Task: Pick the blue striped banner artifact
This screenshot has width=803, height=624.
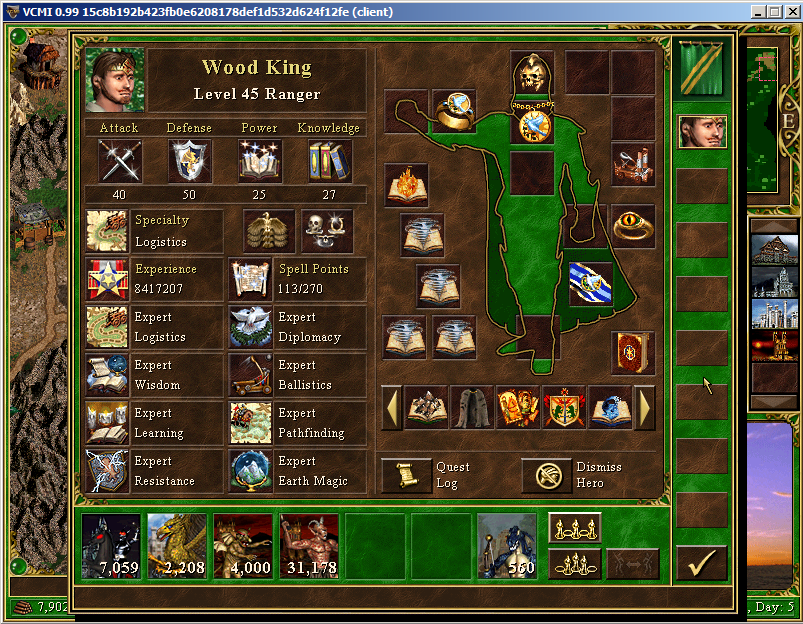Action: click(588, 283)
